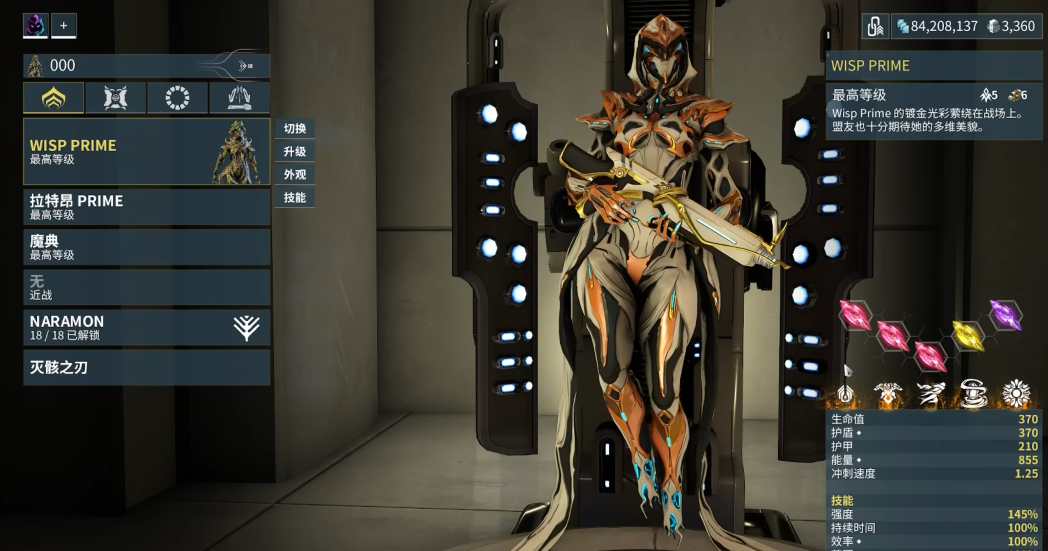This screenshot has height=551, width=1048.
Task: Select the 灭骸之刃 entry
Action: tap(146, 368)
